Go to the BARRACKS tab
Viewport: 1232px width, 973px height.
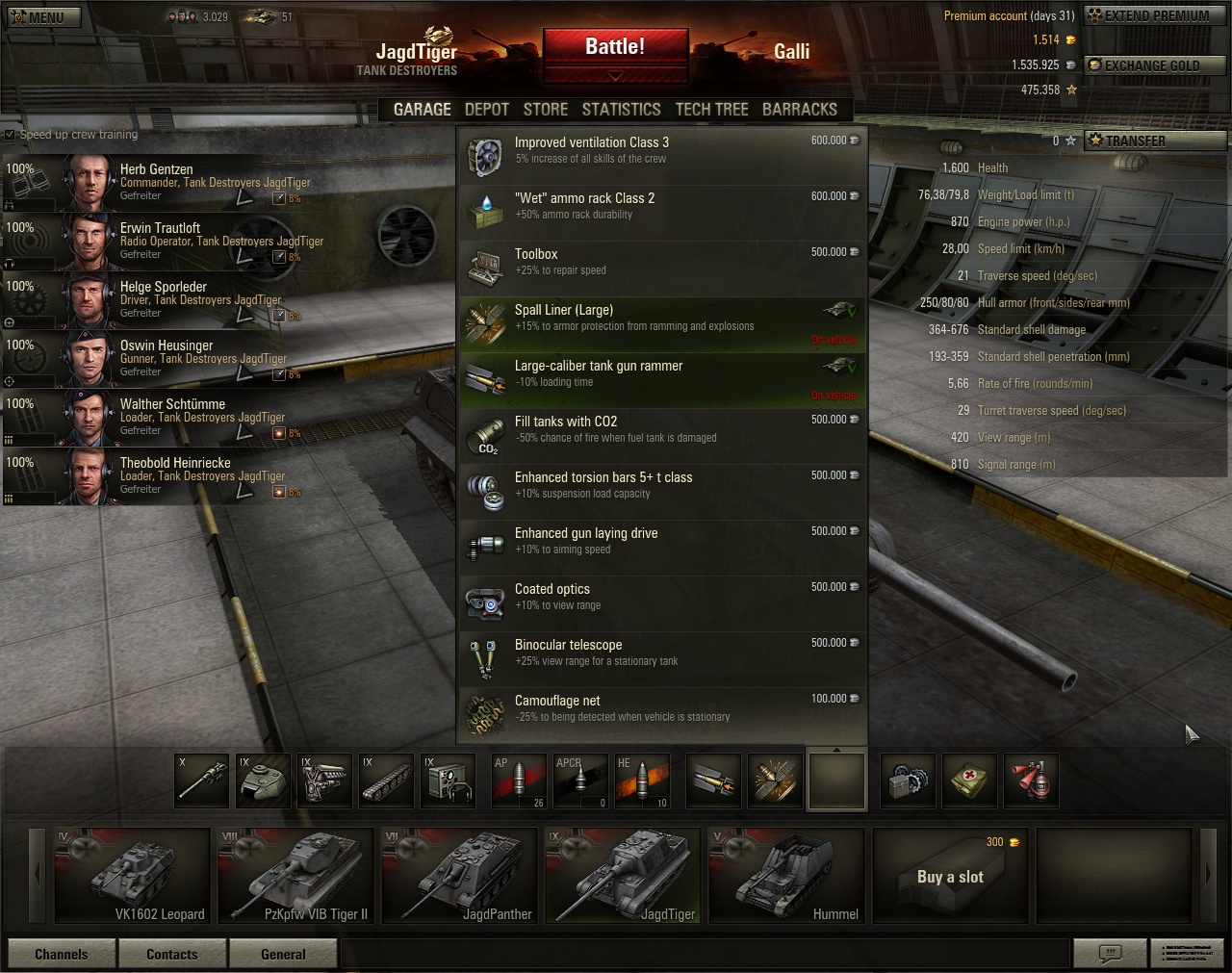[x=799, y=110]
